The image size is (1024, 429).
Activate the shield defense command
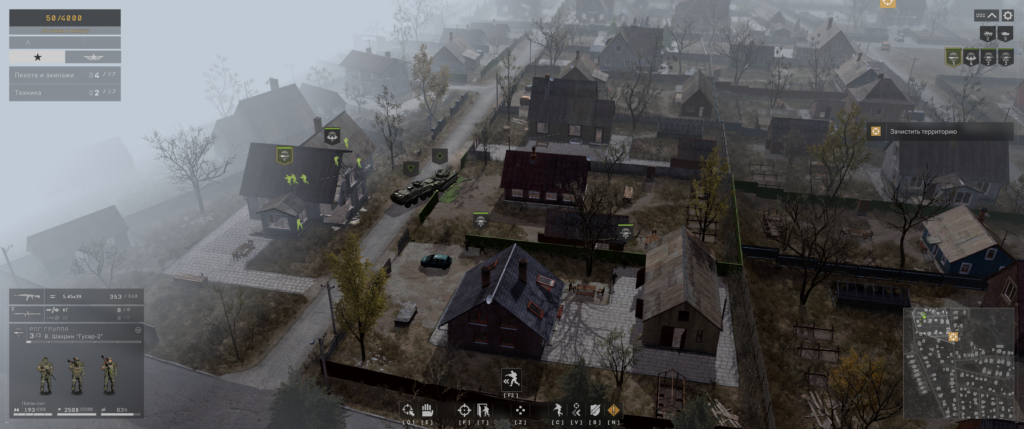pyautogui.click(x=596, y=410)
